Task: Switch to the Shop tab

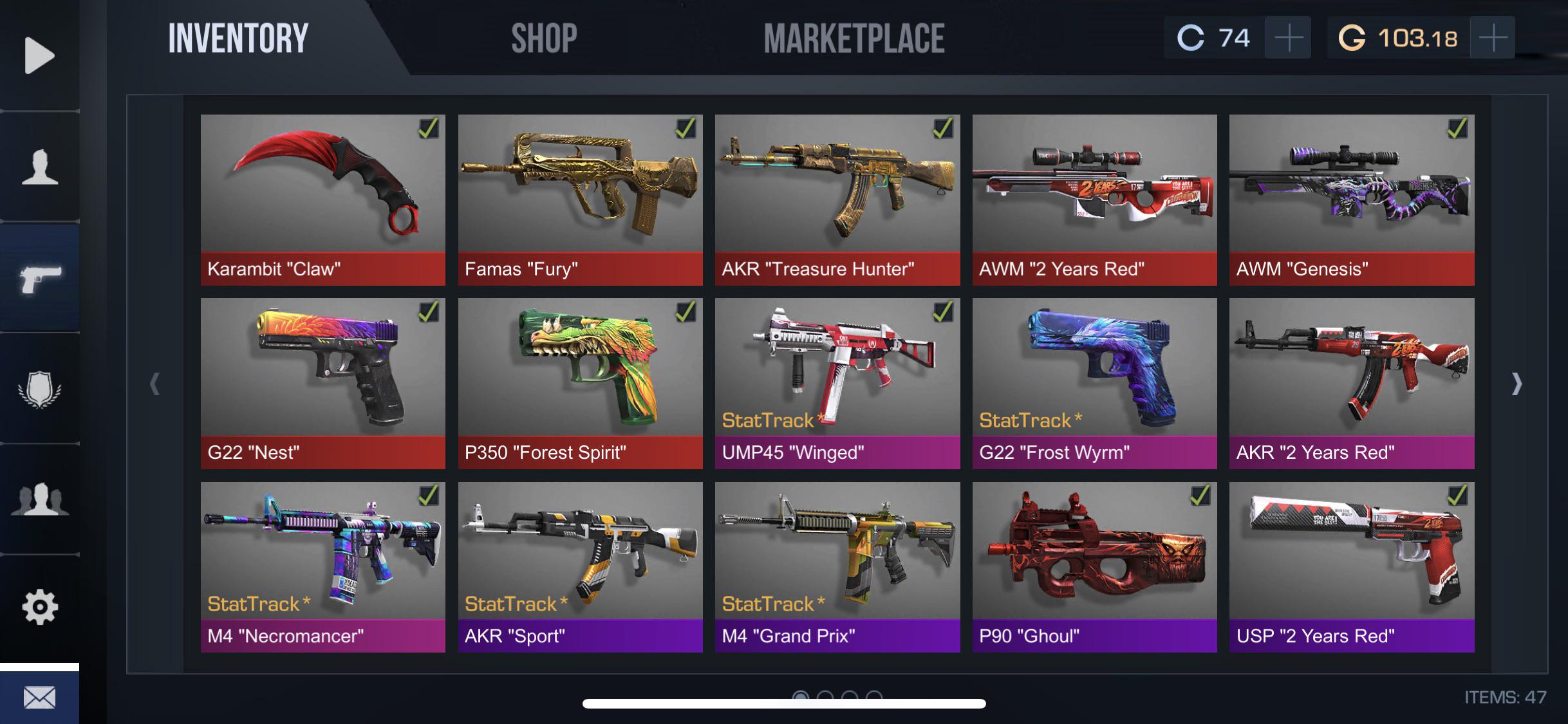Action: (544, 39)
